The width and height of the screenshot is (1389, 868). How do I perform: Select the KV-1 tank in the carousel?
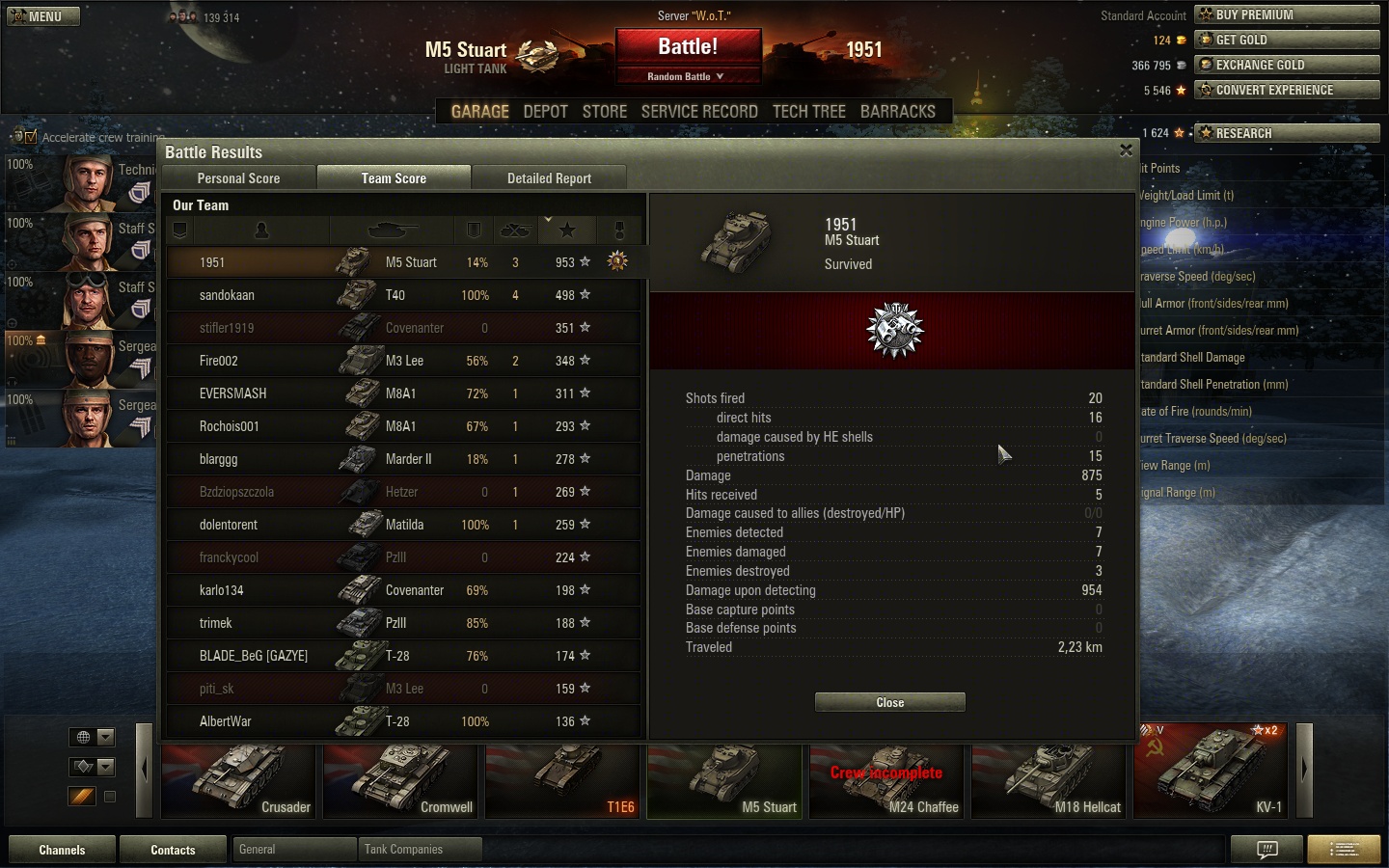pyautogui.click(x=1210, y=770)
